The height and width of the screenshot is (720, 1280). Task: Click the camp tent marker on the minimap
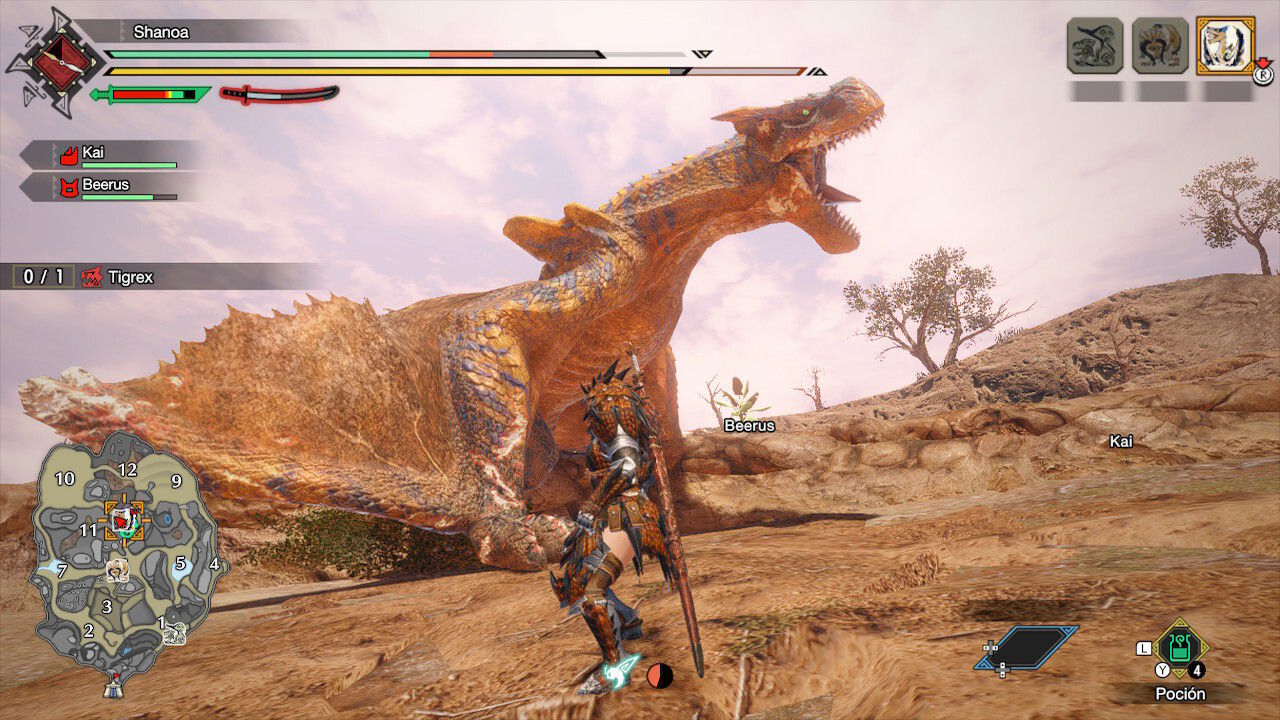112,687
